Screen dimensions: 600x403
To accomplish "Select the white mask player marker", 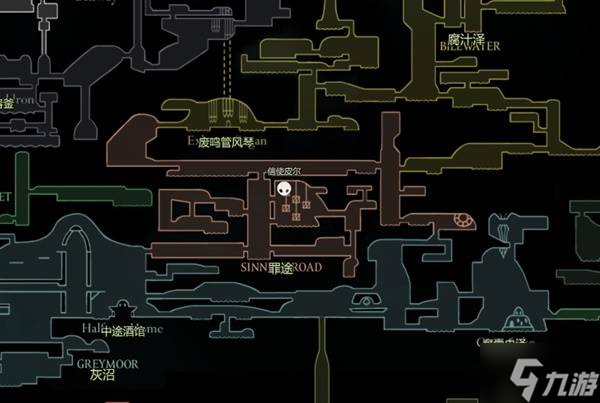I will tap(286, 189).
